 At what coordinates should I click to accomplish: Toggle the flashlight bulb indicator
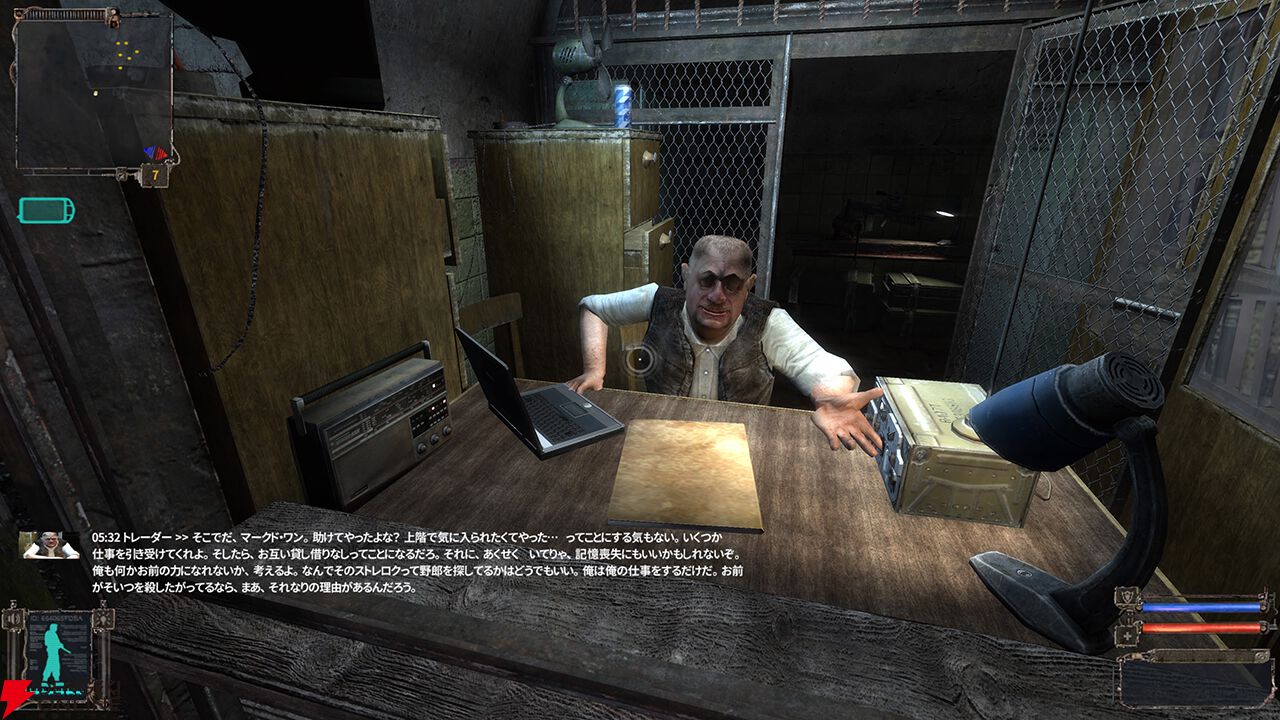tap(103, 620)
